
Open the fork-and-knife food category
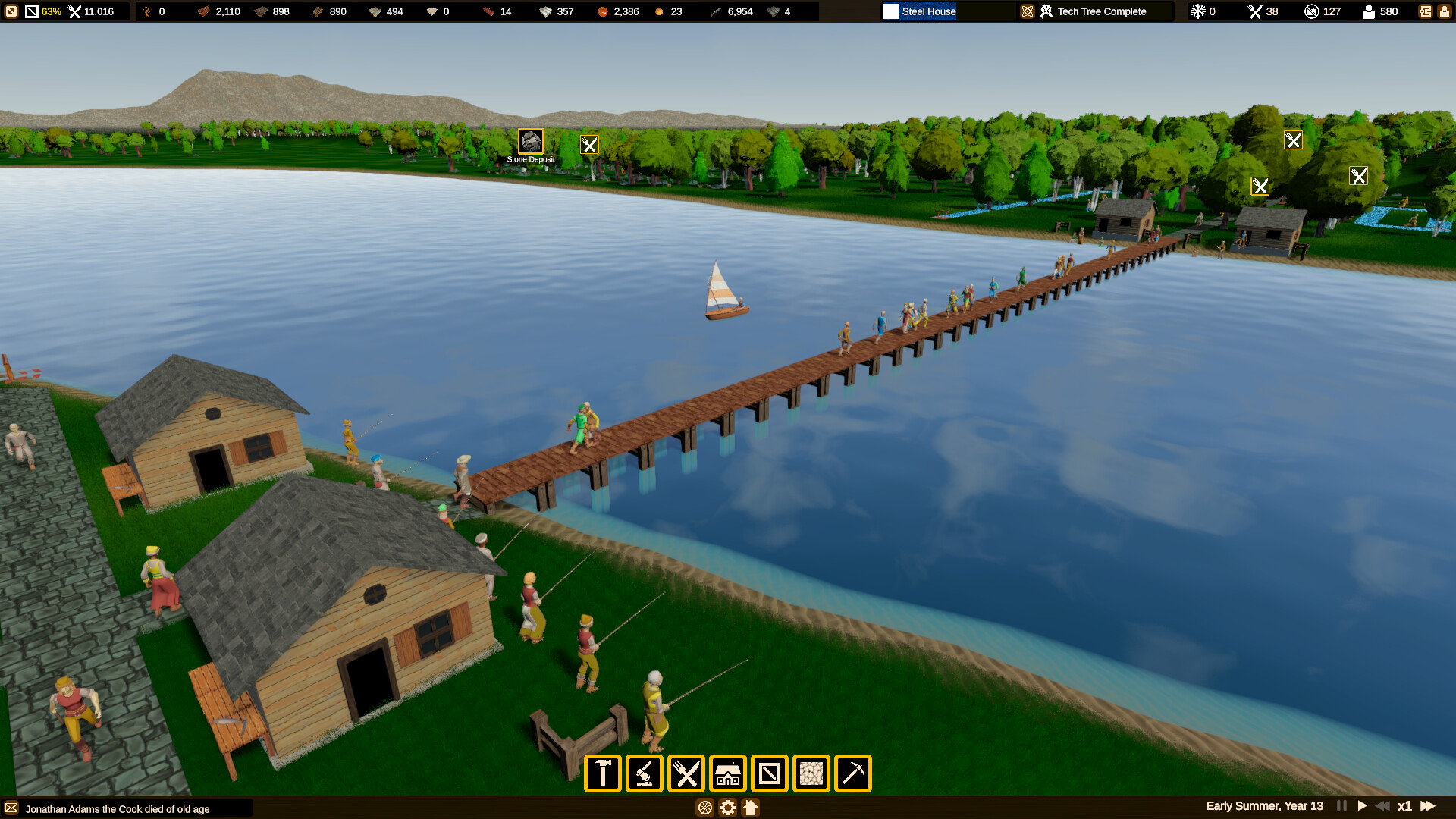click(x=687, y=773)
